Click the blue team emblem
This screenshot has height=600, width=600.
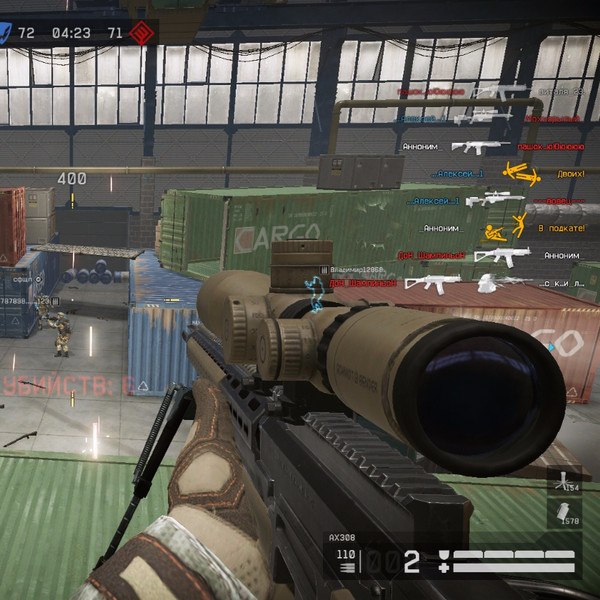pyautogui.click(x=5, y=32)
